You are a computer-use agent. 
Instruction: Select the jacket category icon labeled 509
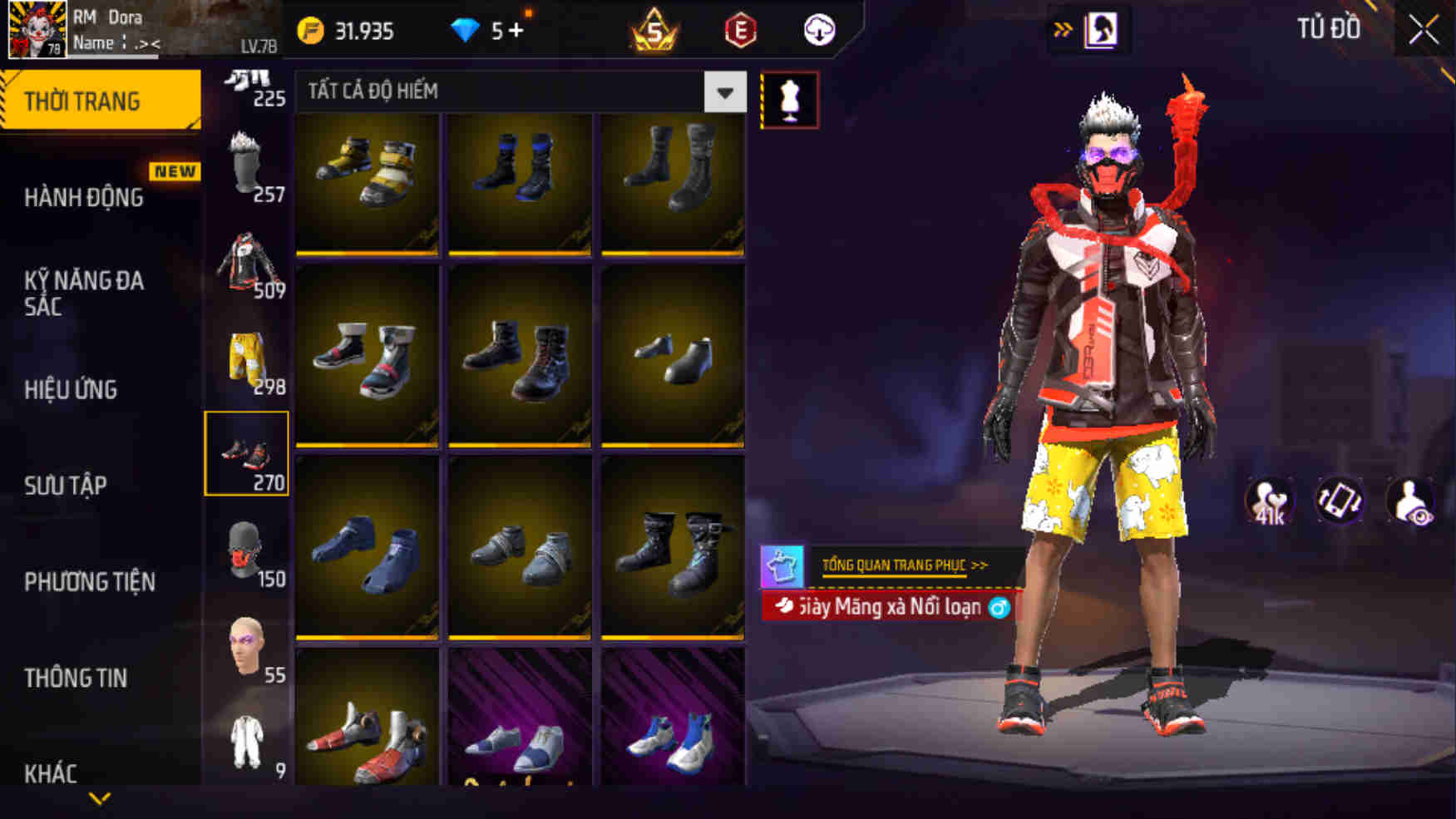[245, 262]
